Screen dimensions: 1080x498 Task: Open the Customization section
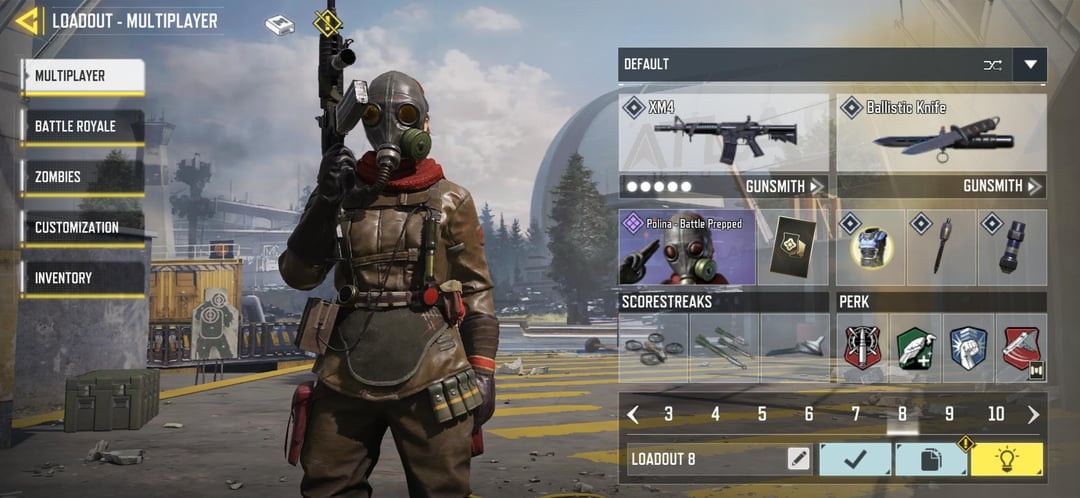(x=84, y=228)
